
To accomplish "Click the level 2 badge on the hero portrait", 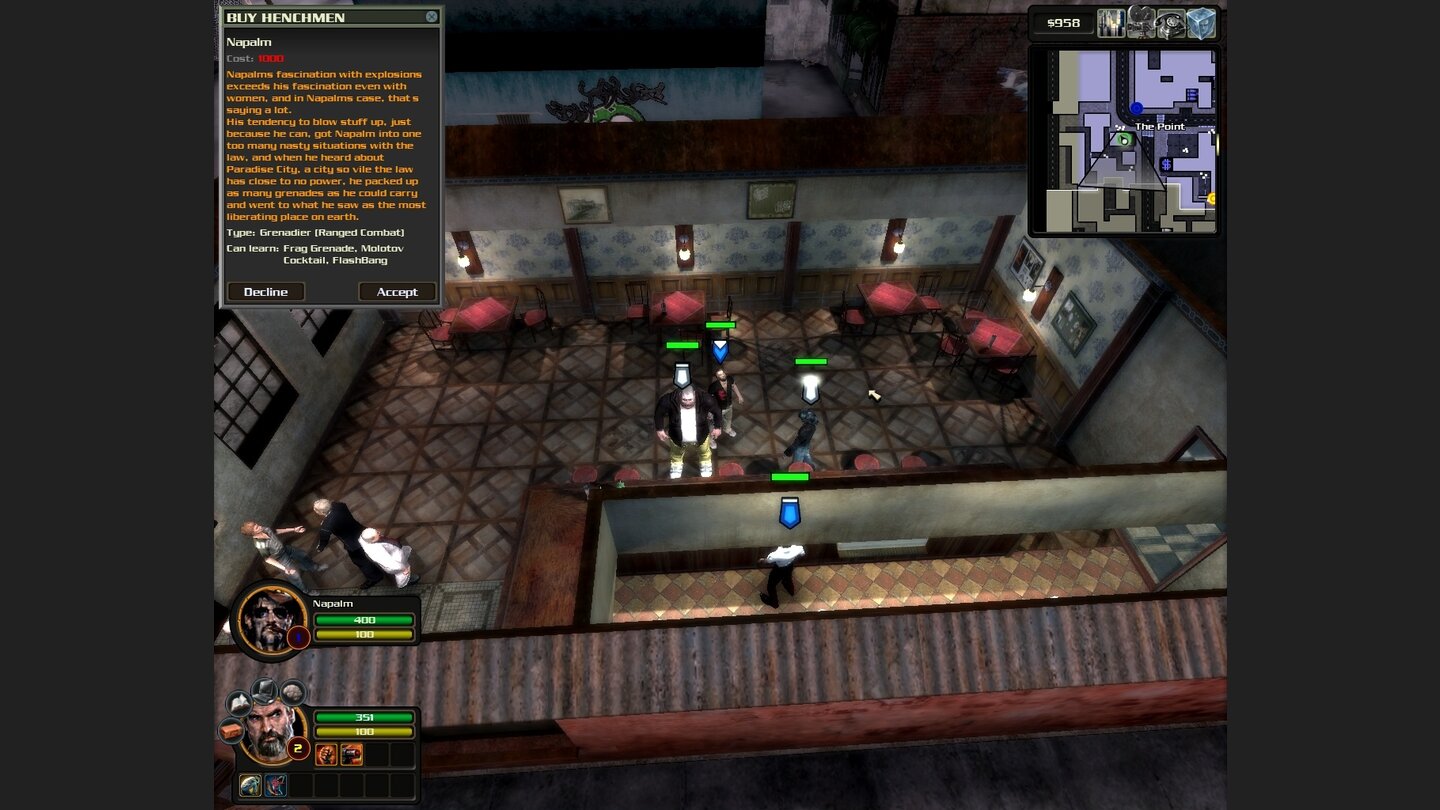I will [x=298, y=749].
